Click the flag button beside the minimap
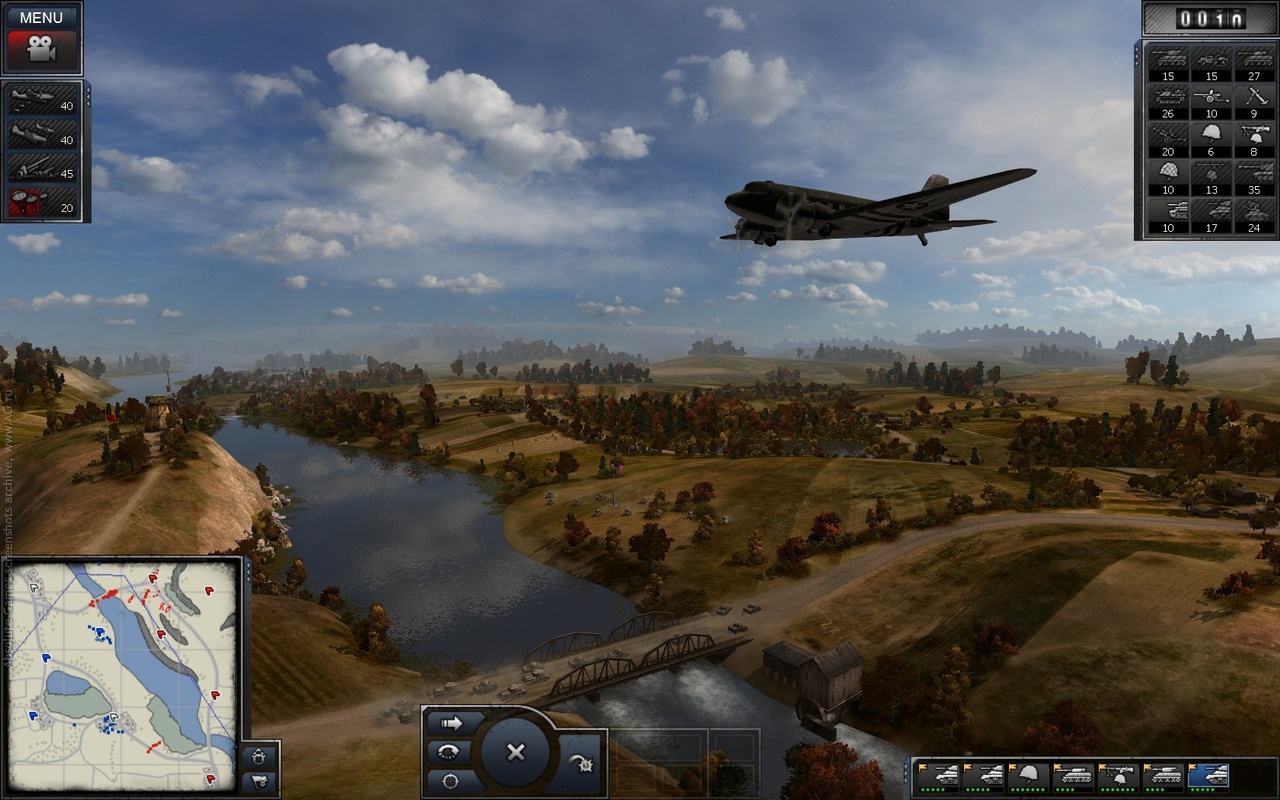This screenshot has width=1280, height=800. tap(260, 781)
